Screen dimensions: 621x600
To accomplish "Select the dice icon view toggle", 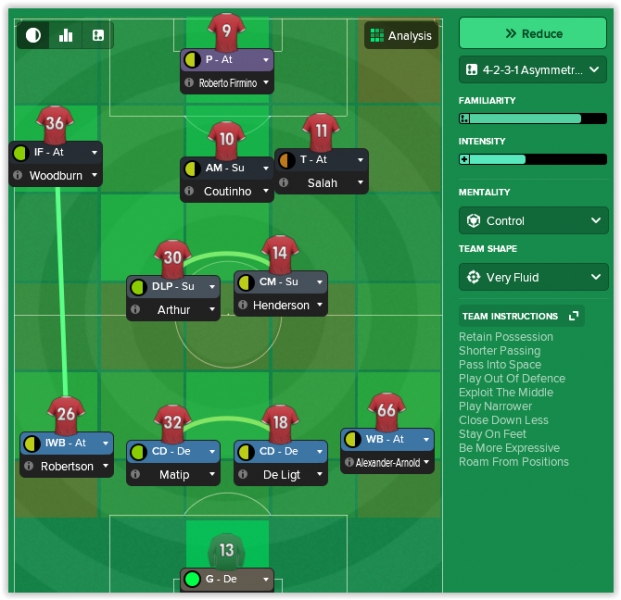I will point(98,36).
